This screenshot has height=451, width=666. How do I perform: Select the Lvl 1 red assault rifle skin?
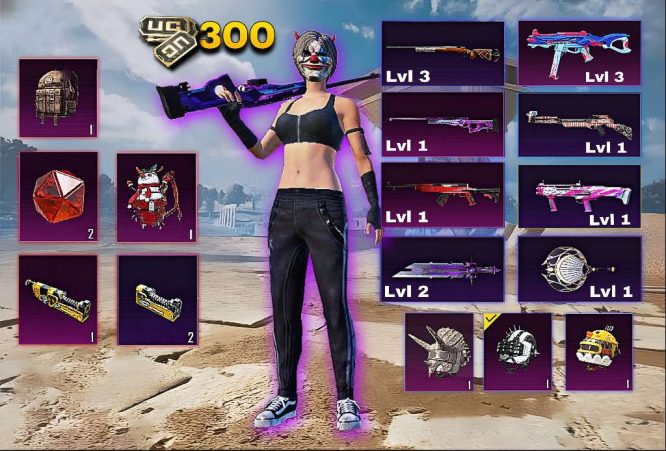[443, 194]
